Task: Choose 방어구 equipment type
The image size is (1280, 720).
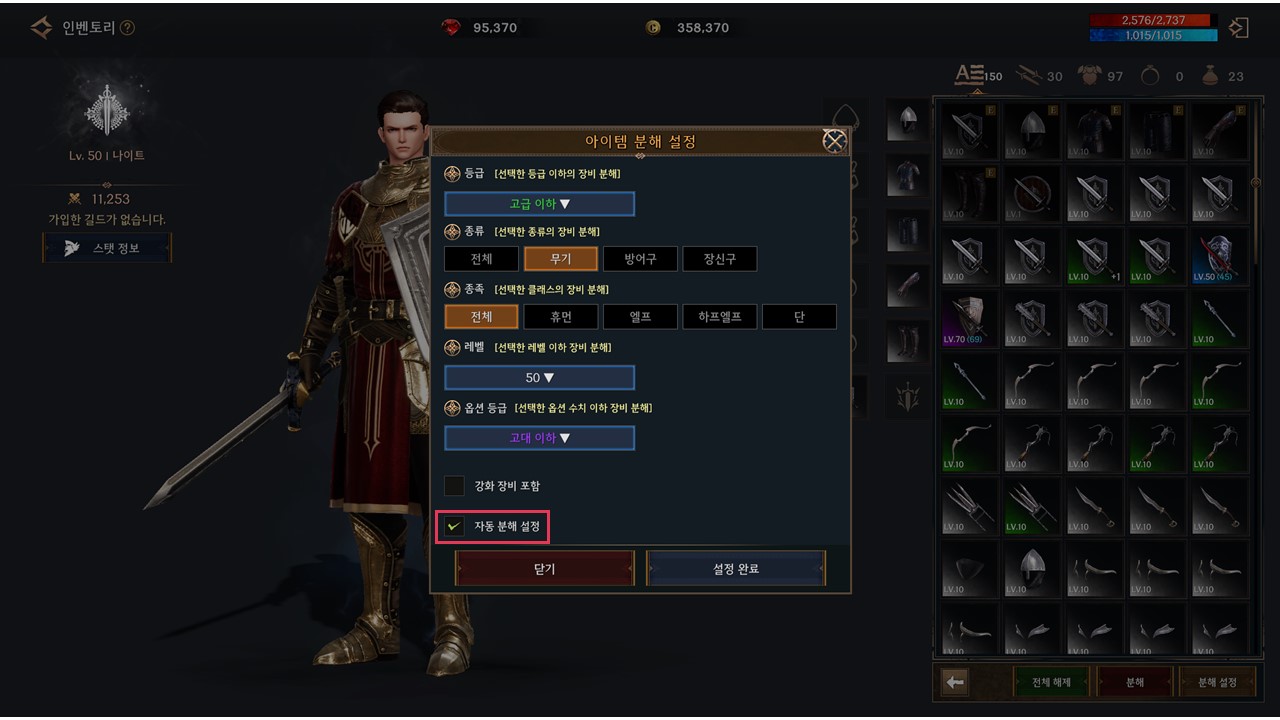Action: 640,259
